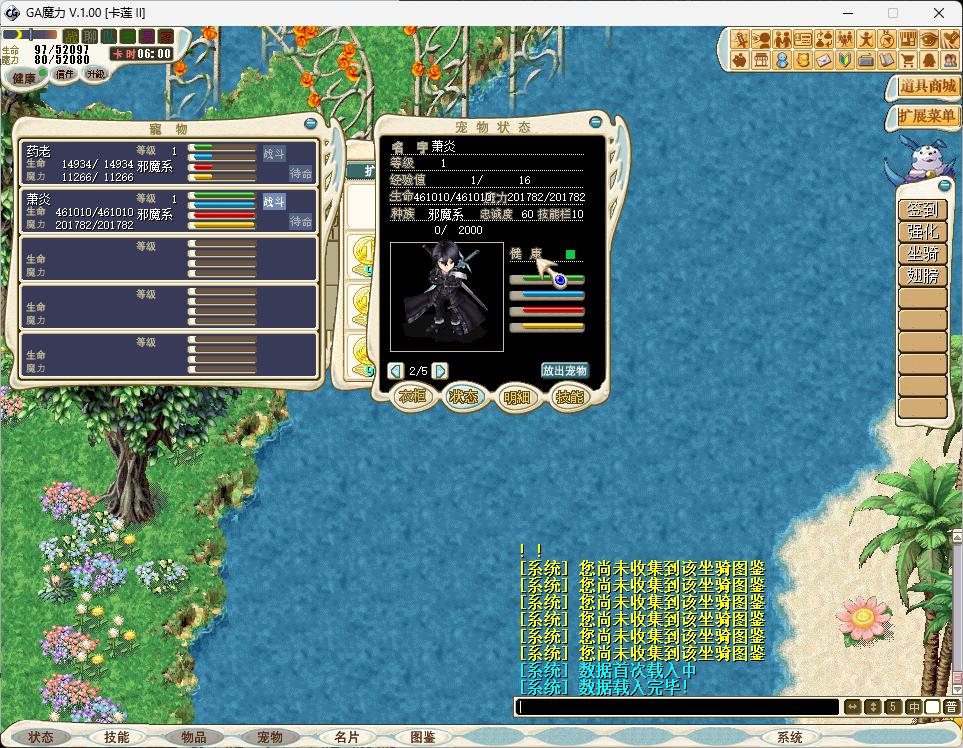Viewport: 963px width, 748px height.
Task: Click the 签到 daily check-in button
Action: [921, 210]
